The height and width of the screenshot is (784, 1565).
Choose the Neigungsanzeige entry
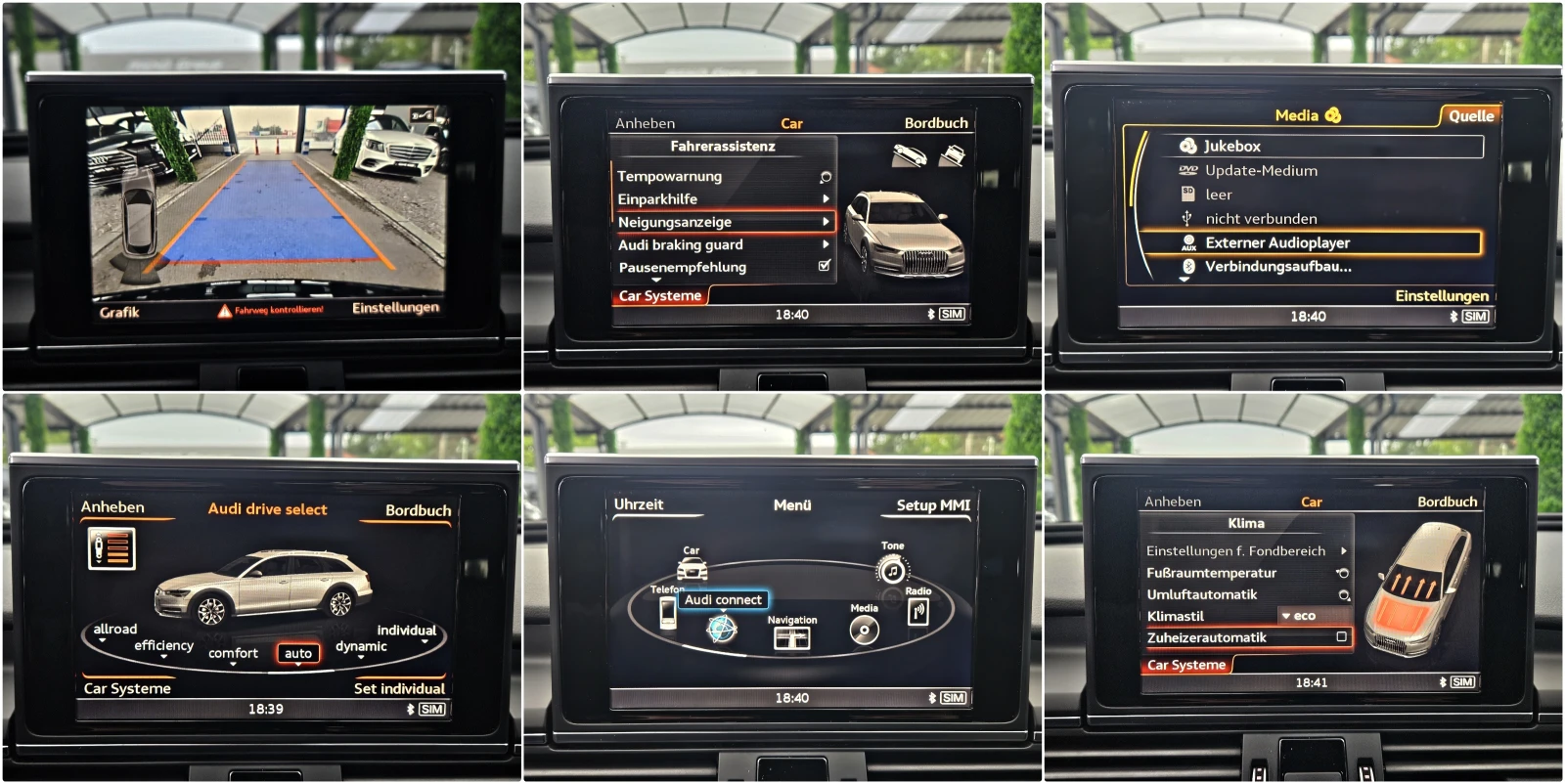pyautogui.click(x=675, y=222)
